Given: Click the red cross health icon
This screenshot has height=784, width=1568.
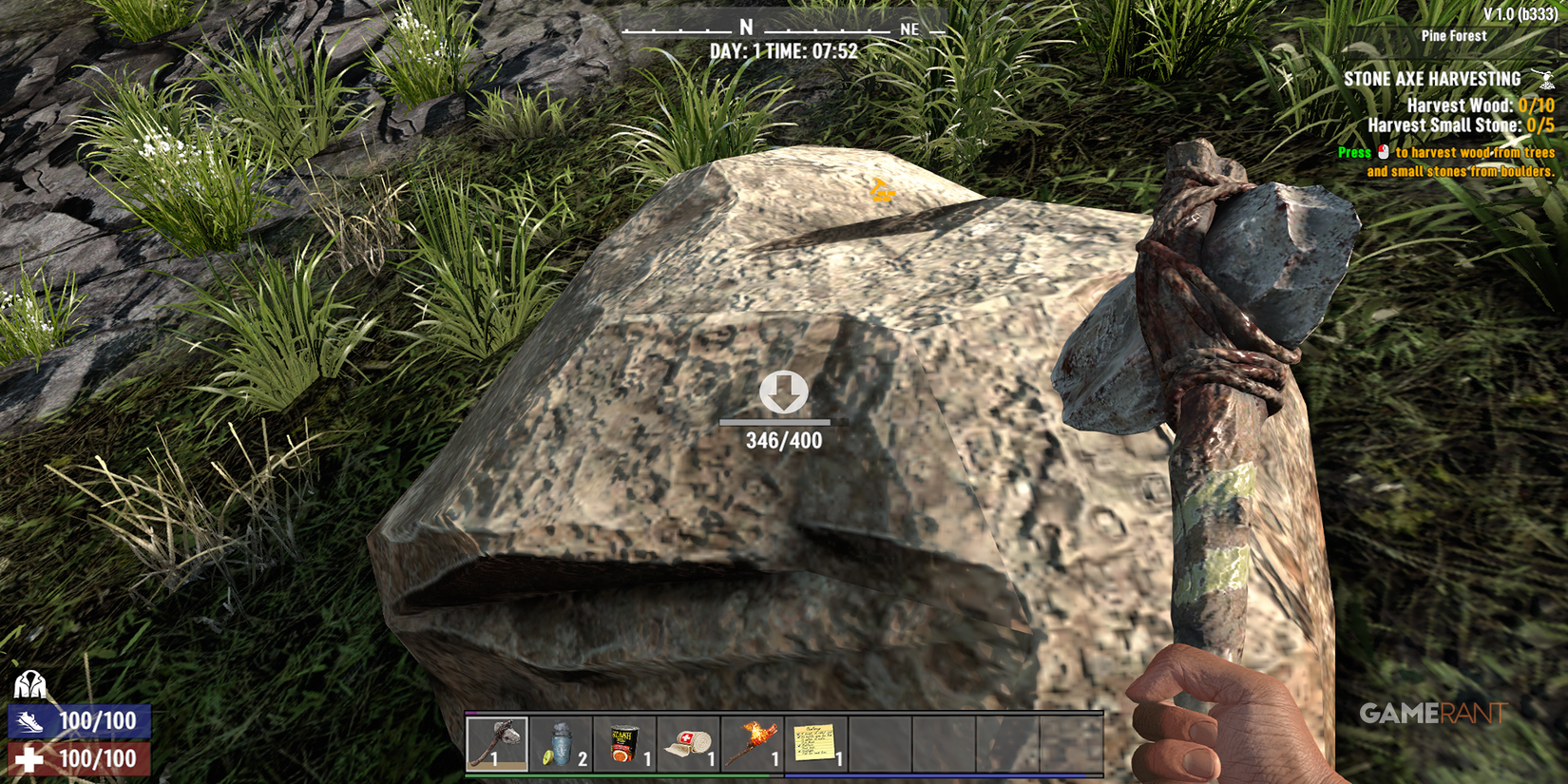Looking at the screenshot, I should point(30,759).
